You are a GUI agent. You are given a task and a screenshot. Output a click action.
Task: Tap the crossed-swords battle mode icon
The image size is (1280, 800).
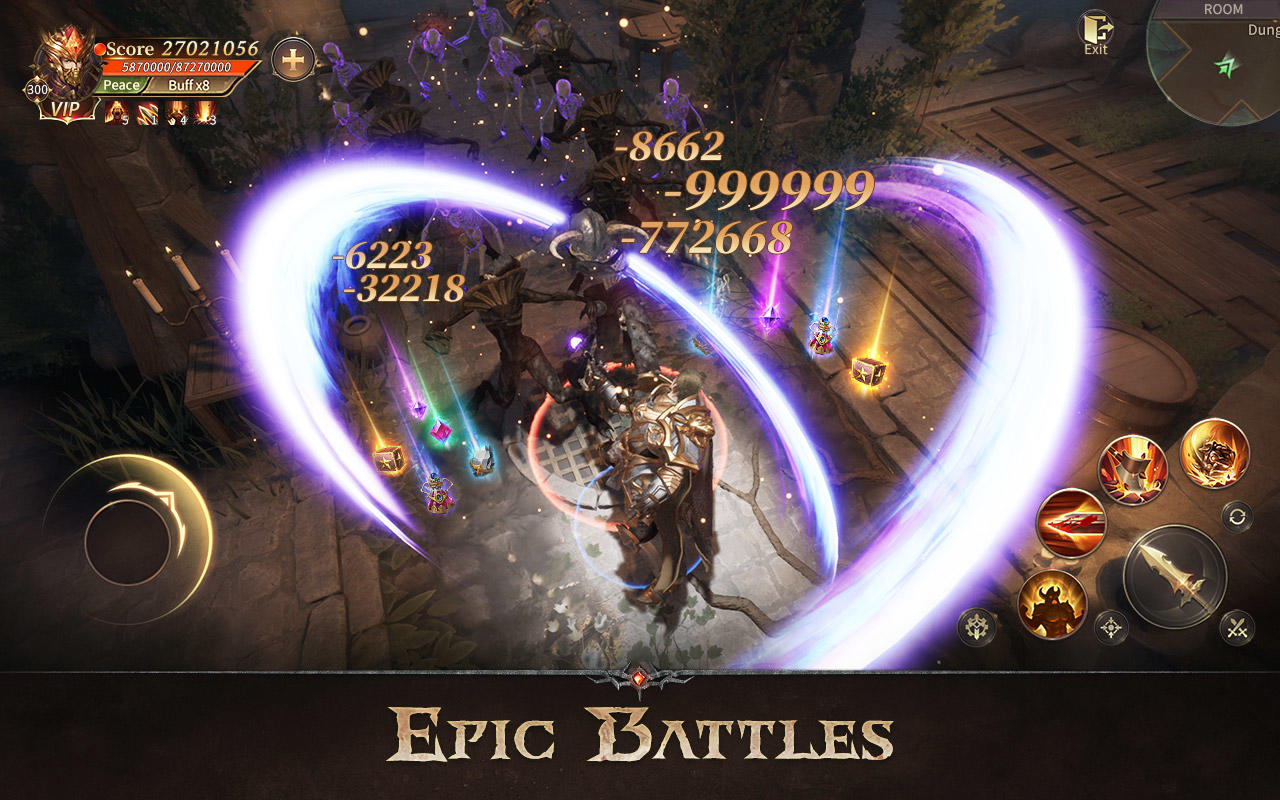(1237, 627)
